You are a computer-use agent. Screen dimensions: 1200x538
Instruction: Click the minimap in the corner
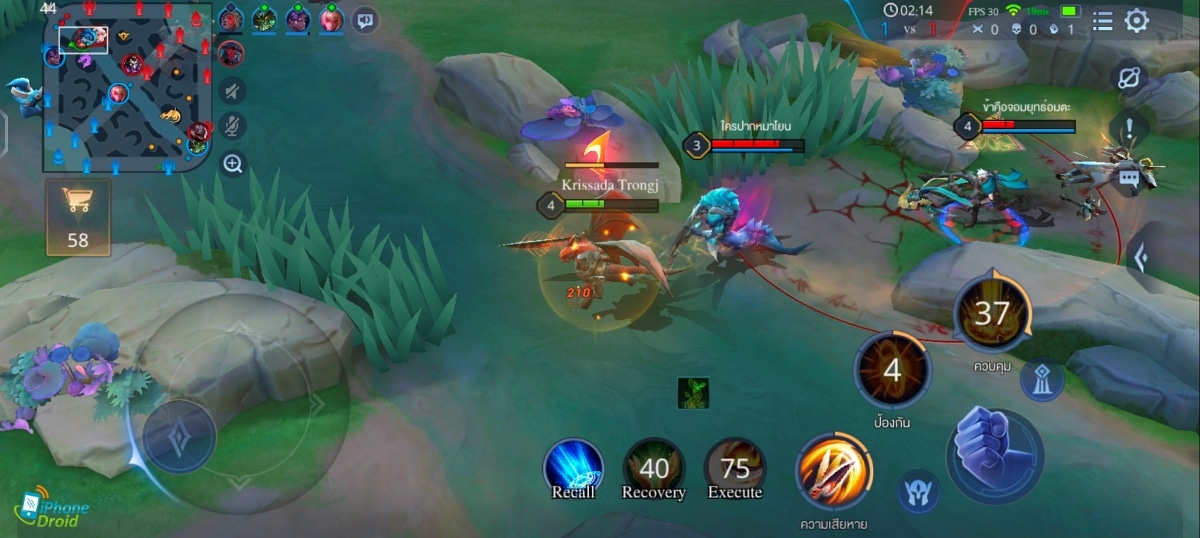(x=126, y=88)
